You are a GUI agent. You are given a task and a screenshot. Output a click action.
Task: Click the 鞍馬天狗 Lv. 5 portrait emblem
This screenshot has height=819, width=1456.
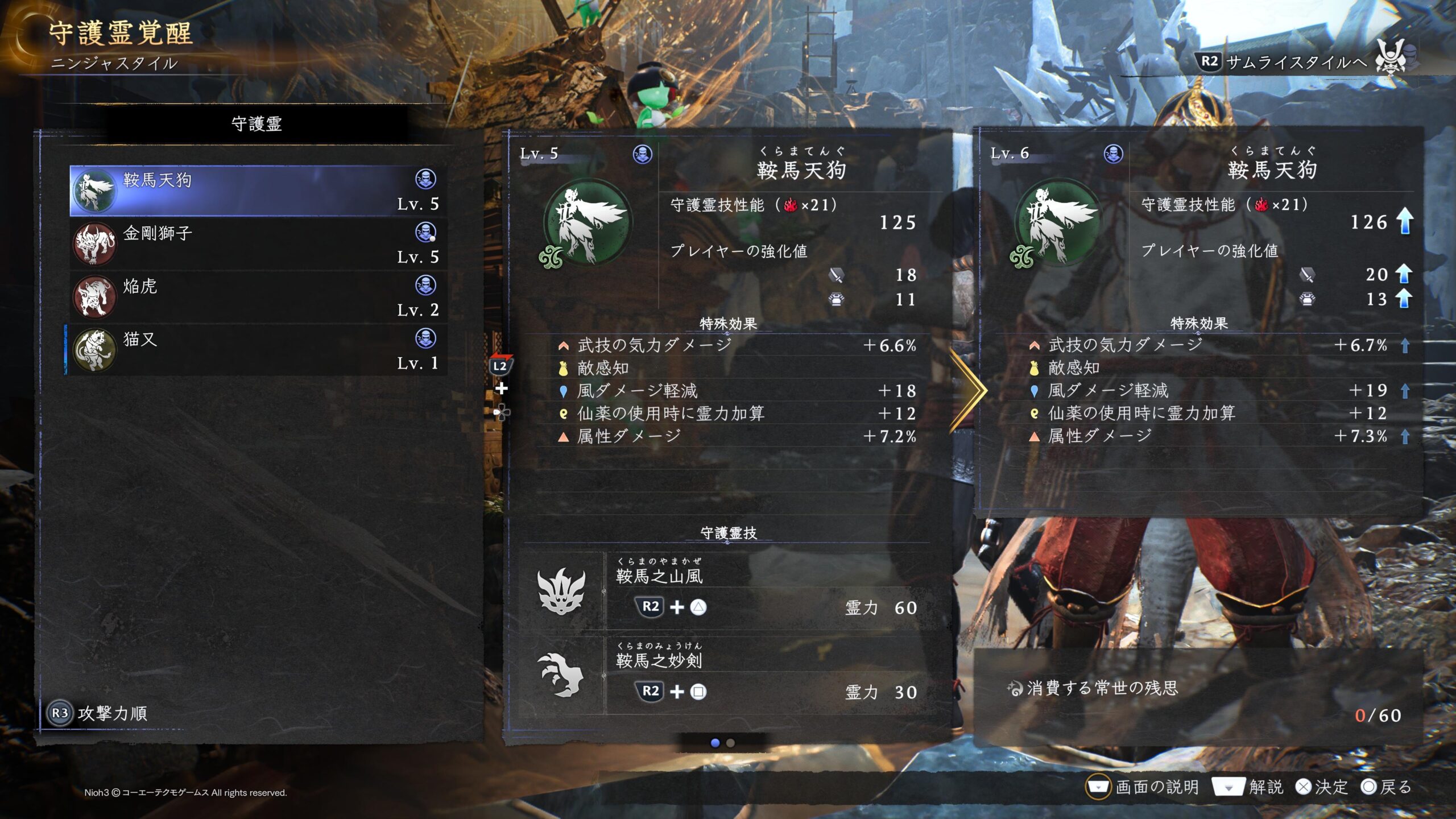[587, 223]
